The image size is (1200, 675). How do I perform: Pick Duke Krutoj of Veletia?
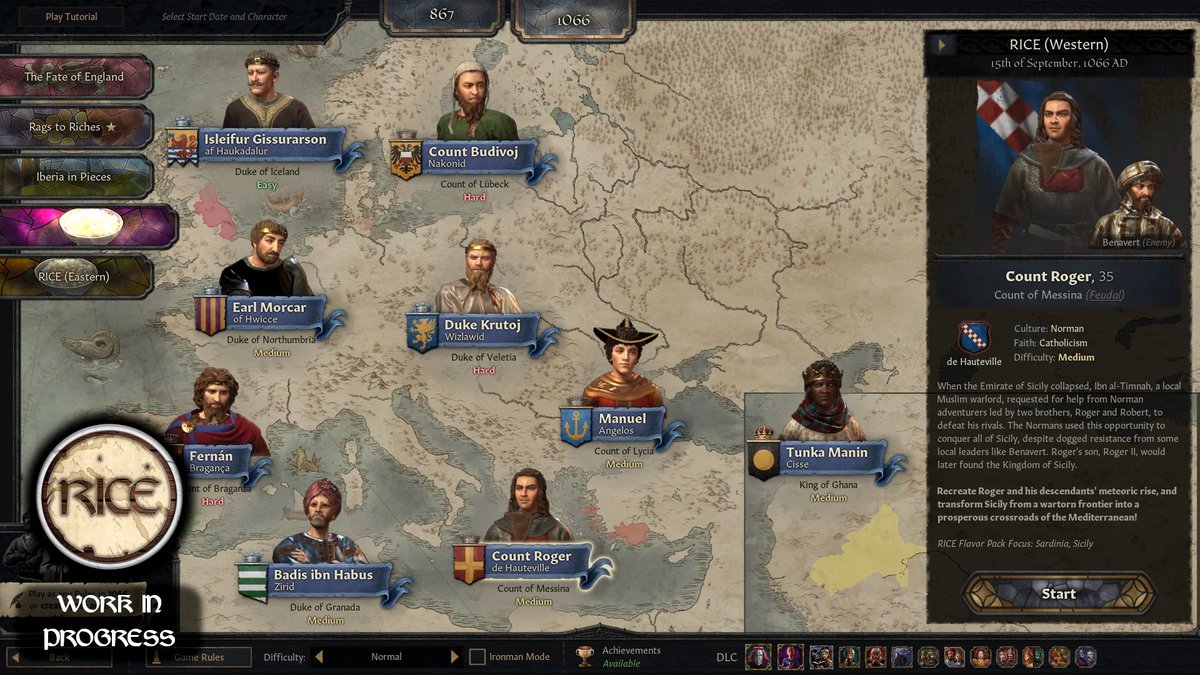[482, 326]
